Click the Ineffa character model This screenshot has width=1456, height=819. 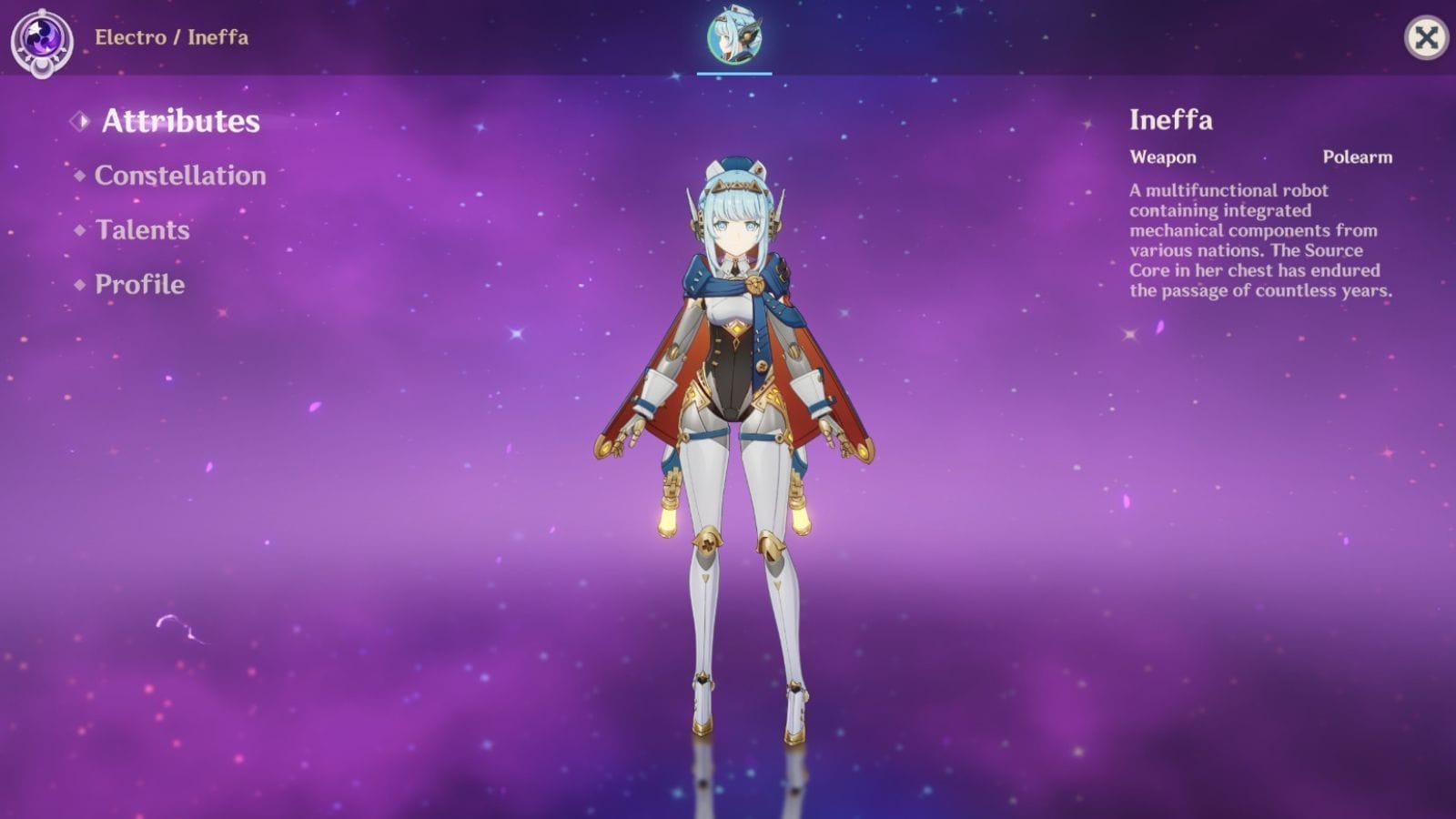(733, 409)
